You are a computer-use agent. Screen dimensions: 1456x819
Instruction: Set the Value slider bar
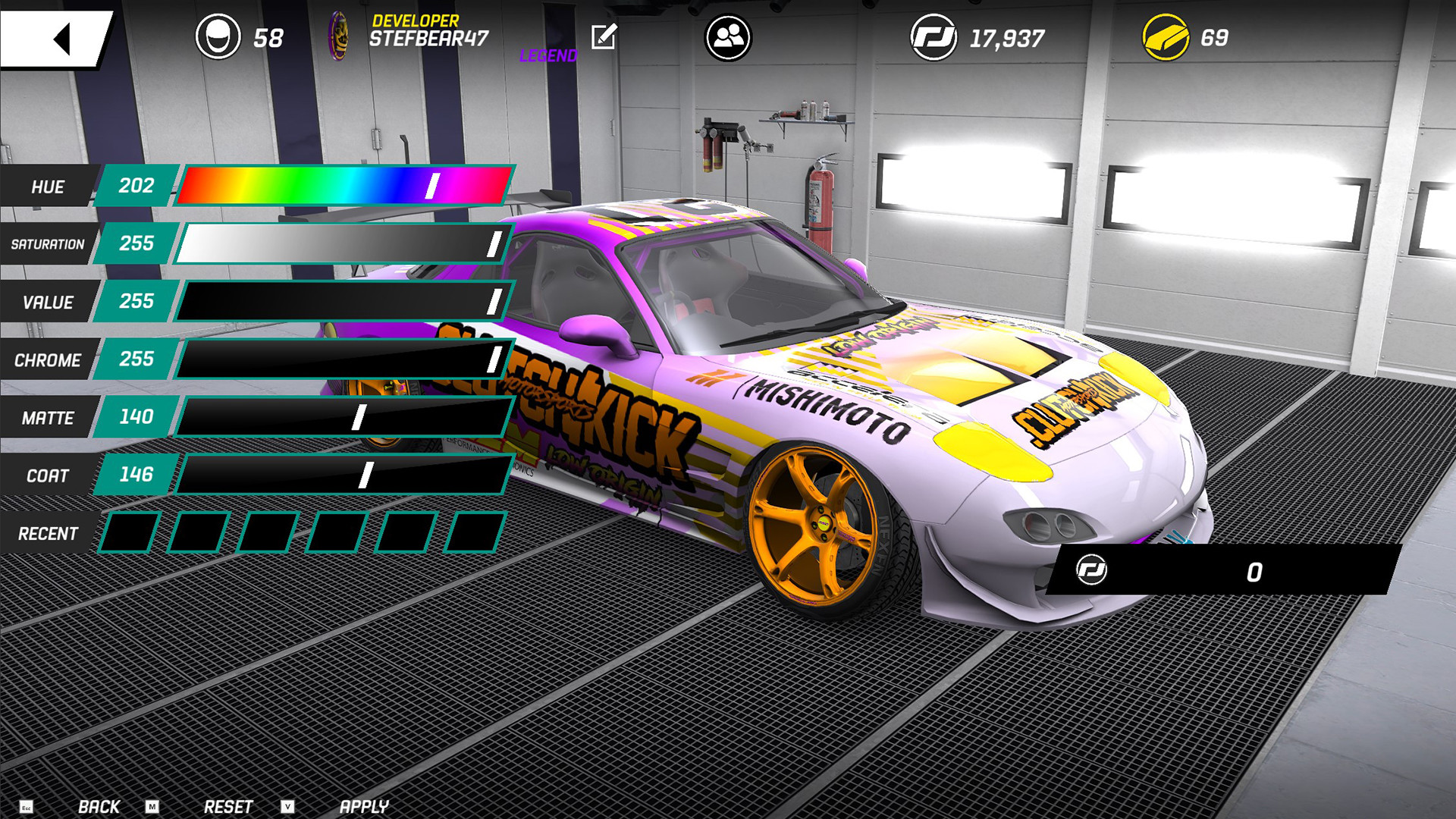[344, 301]
